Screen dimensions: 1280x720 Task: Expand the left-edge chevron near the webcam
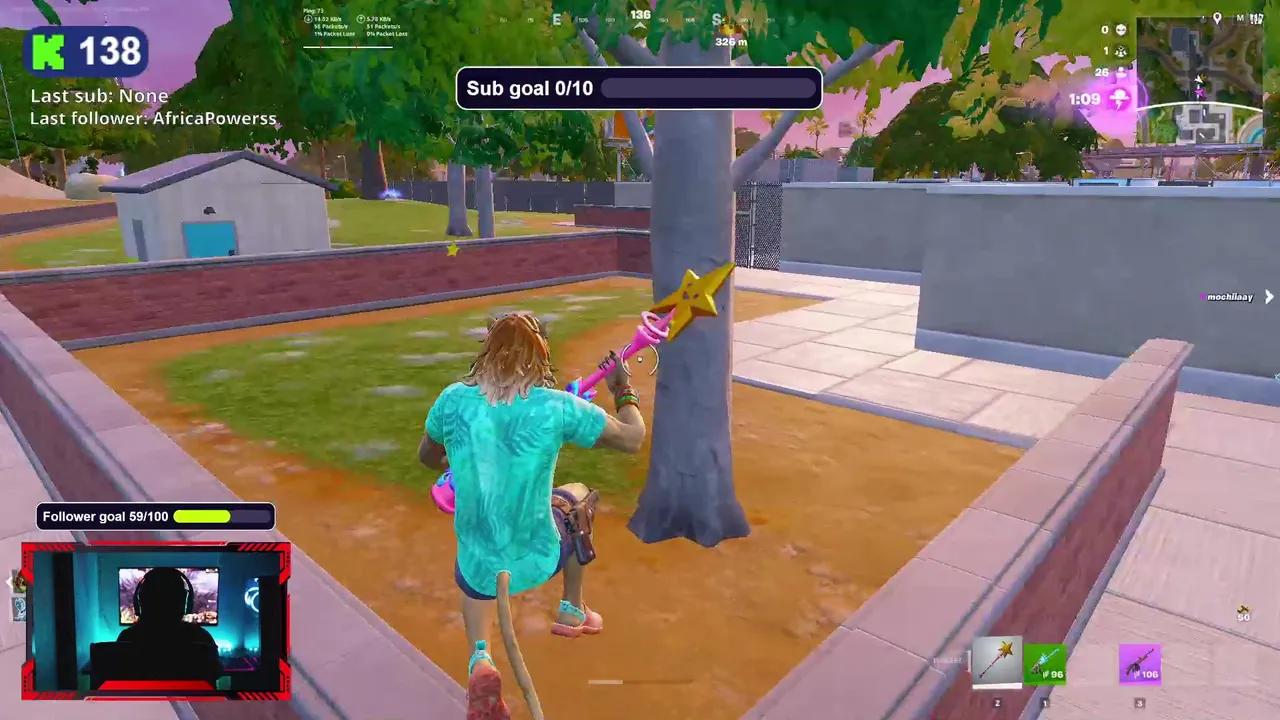9,583
